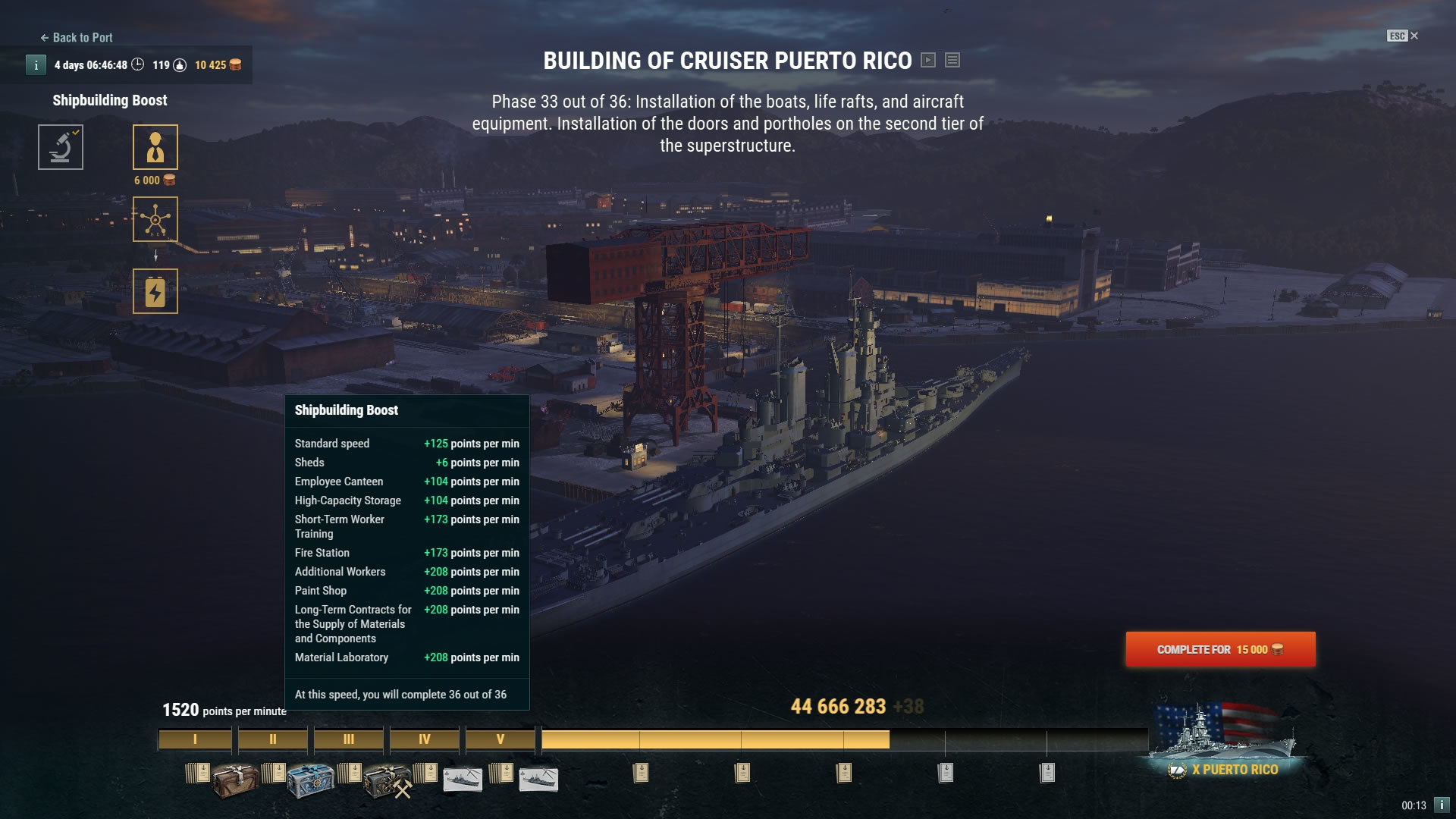This screenshot has height=819, width=1456.
Task: Select stage V on the progress bar
Action: [x=500, y=739]
